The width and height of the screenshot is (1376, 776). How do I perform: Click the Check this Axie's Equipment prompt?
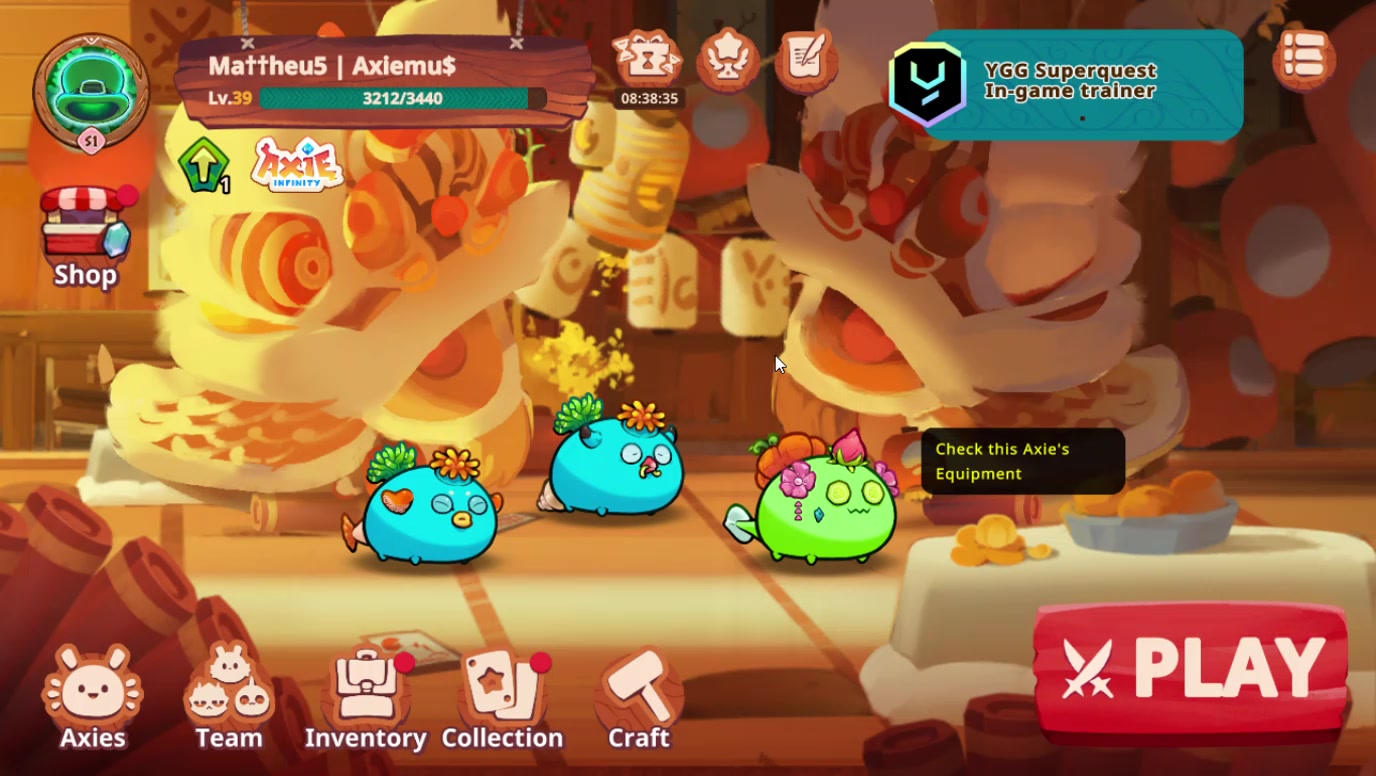pos(1025,461)
